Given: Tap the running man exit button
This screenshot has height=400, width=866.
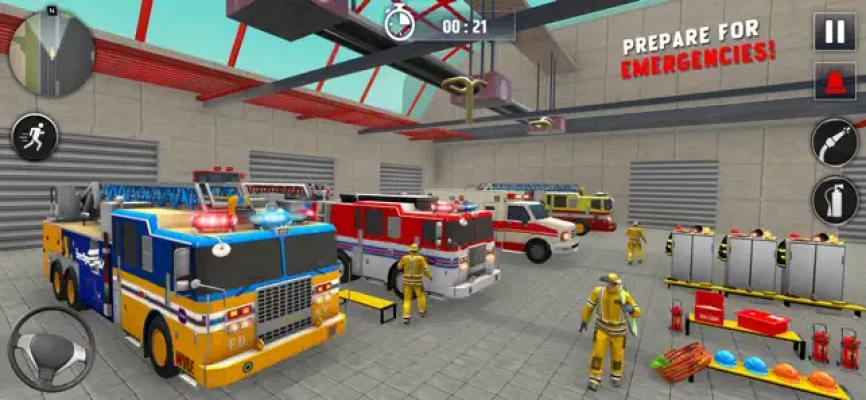Looking at the screenshot, I should [x=35, y=137].
